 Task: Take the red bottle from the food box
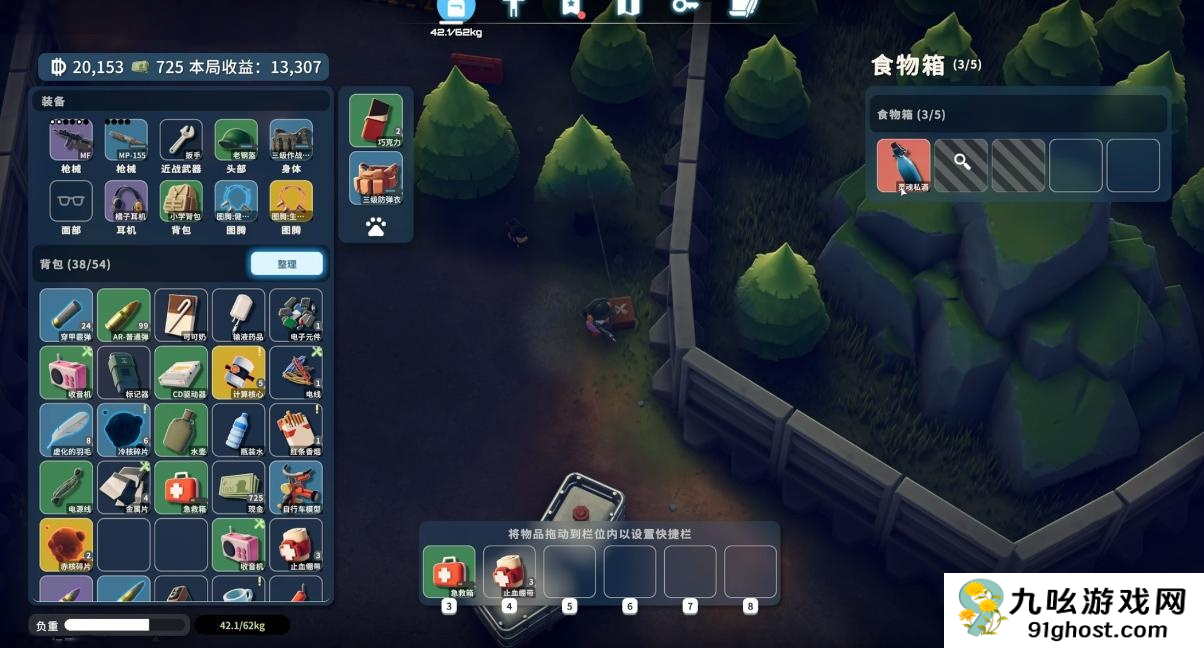click(x=903, y=165)
